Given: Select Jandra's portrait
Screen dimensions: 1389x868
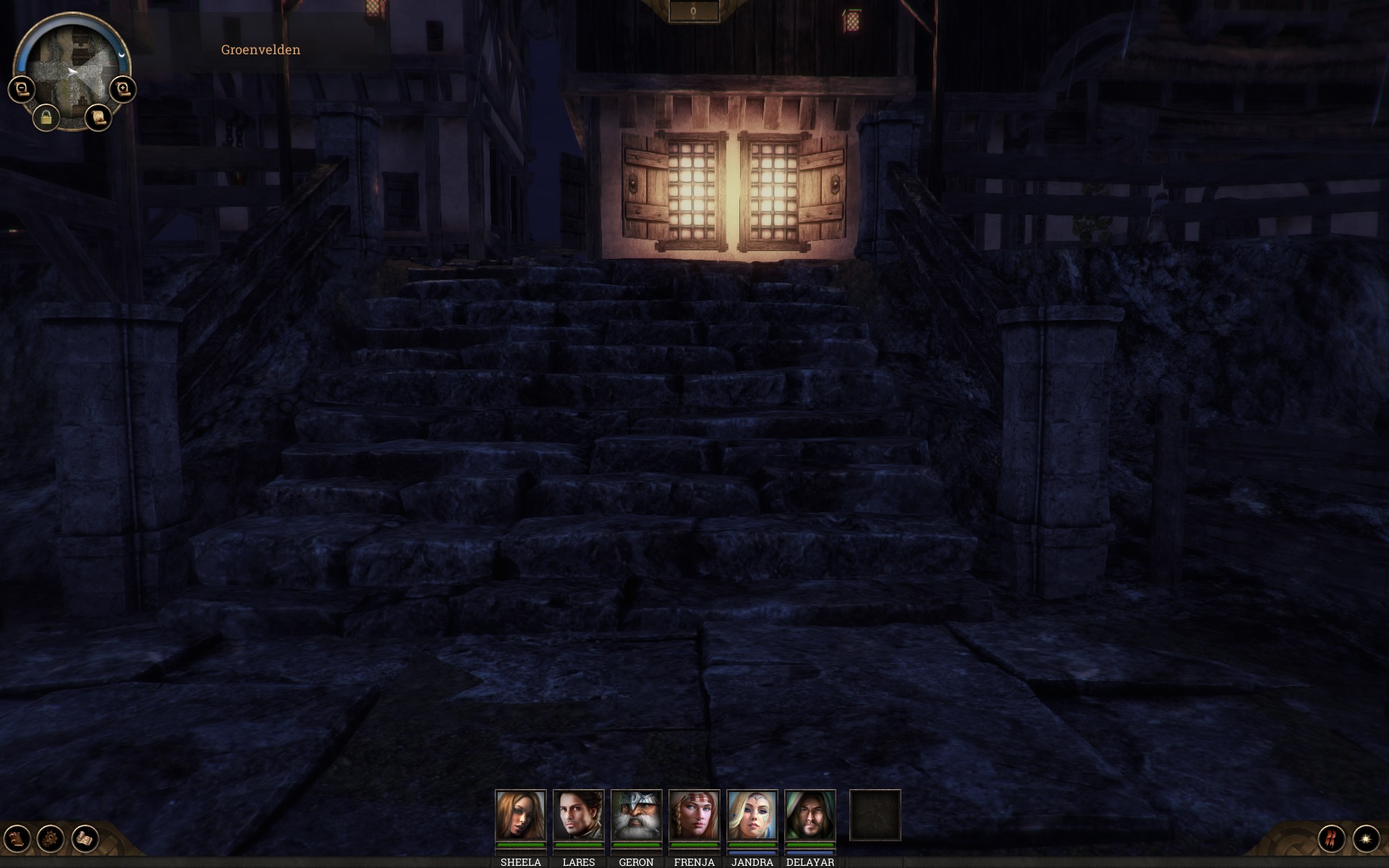Looking at the screenshot, I should (752, 814).
